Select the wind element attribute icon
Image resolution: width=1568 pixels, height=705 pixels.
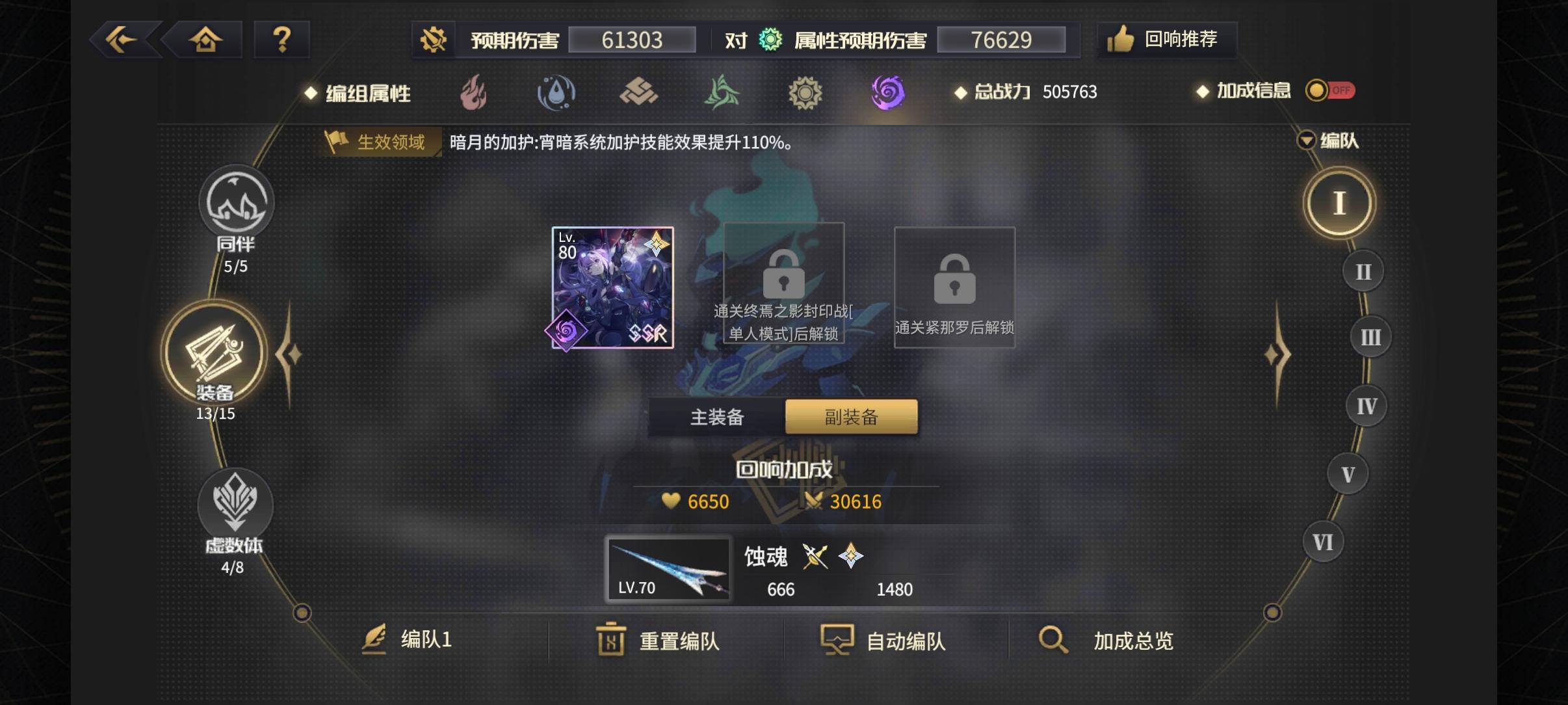click(723, 92)
